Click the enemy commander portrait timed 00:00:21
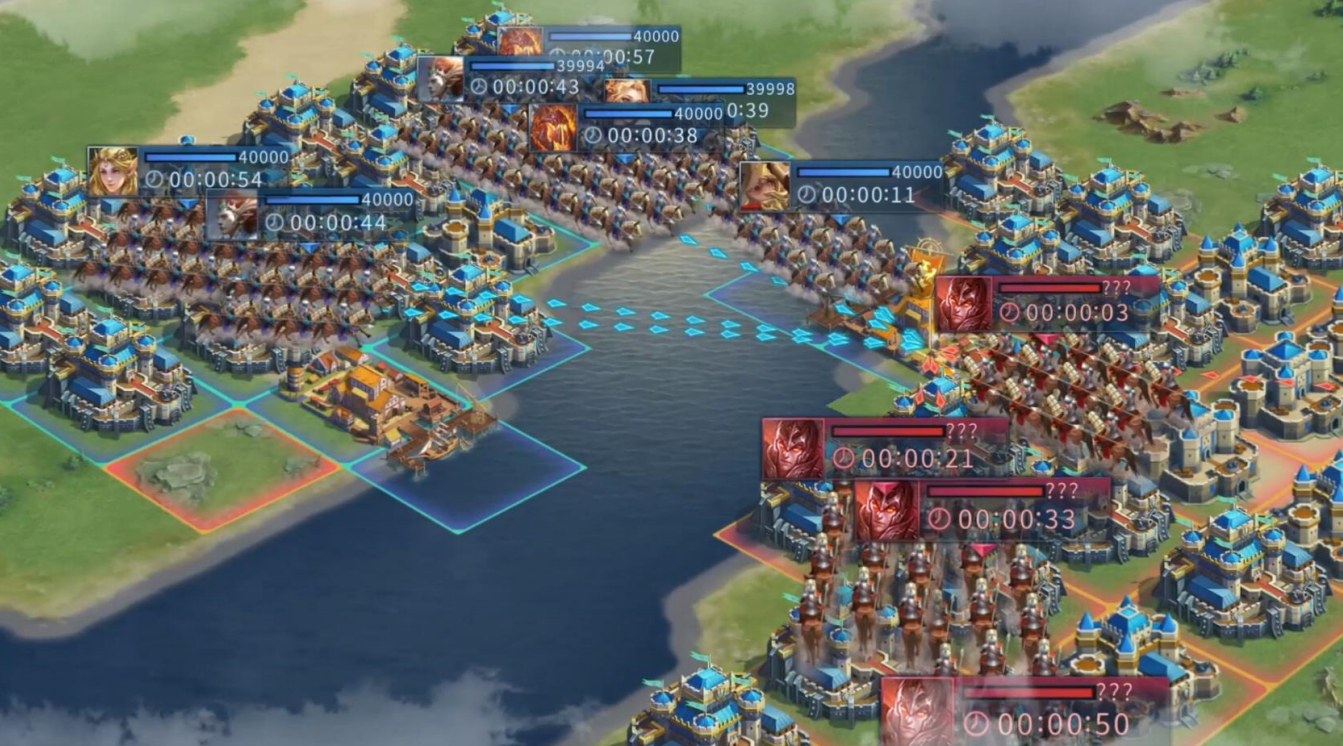The height and width of the screenshot is (746, 1343). tap(793, 449)
